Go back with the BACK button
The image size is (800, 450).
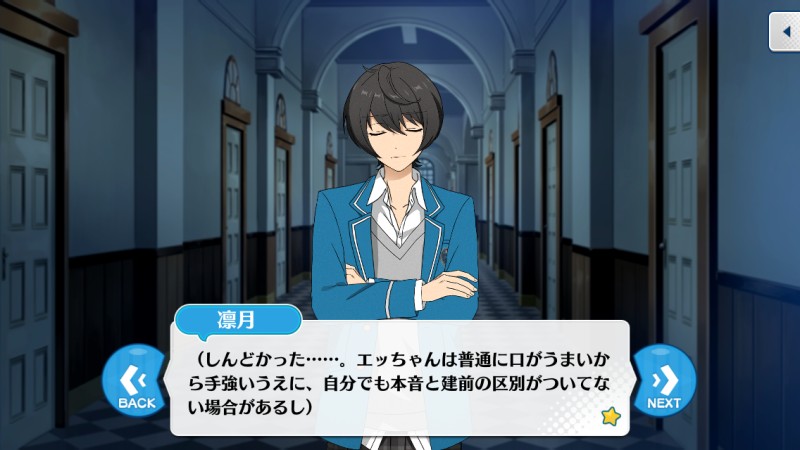tap(136, 383)
